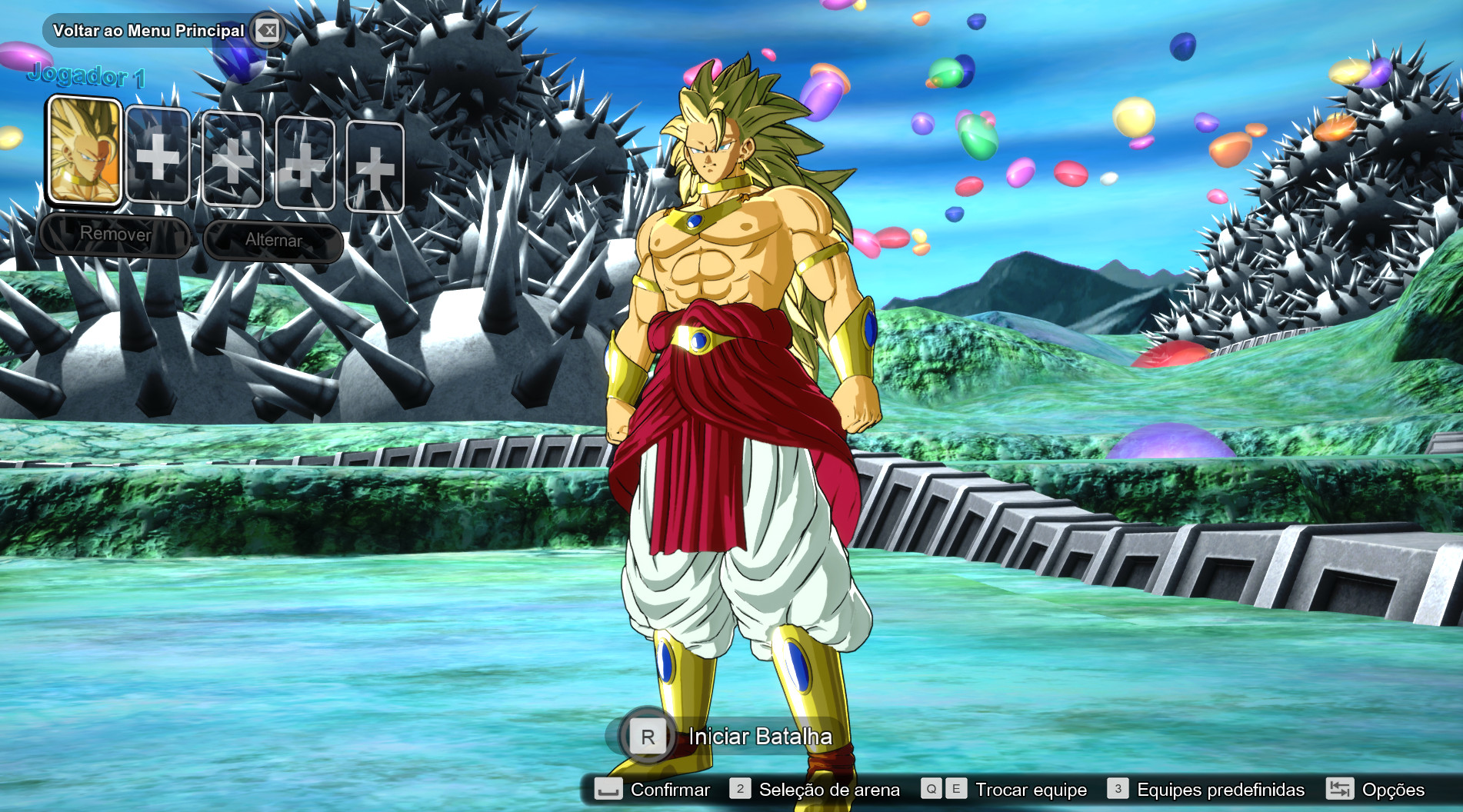The height and width of the screenshot is (812, 1463).
Task: Click the spacebar icon next to Confirmar
Action: click(x=607, y=789)
